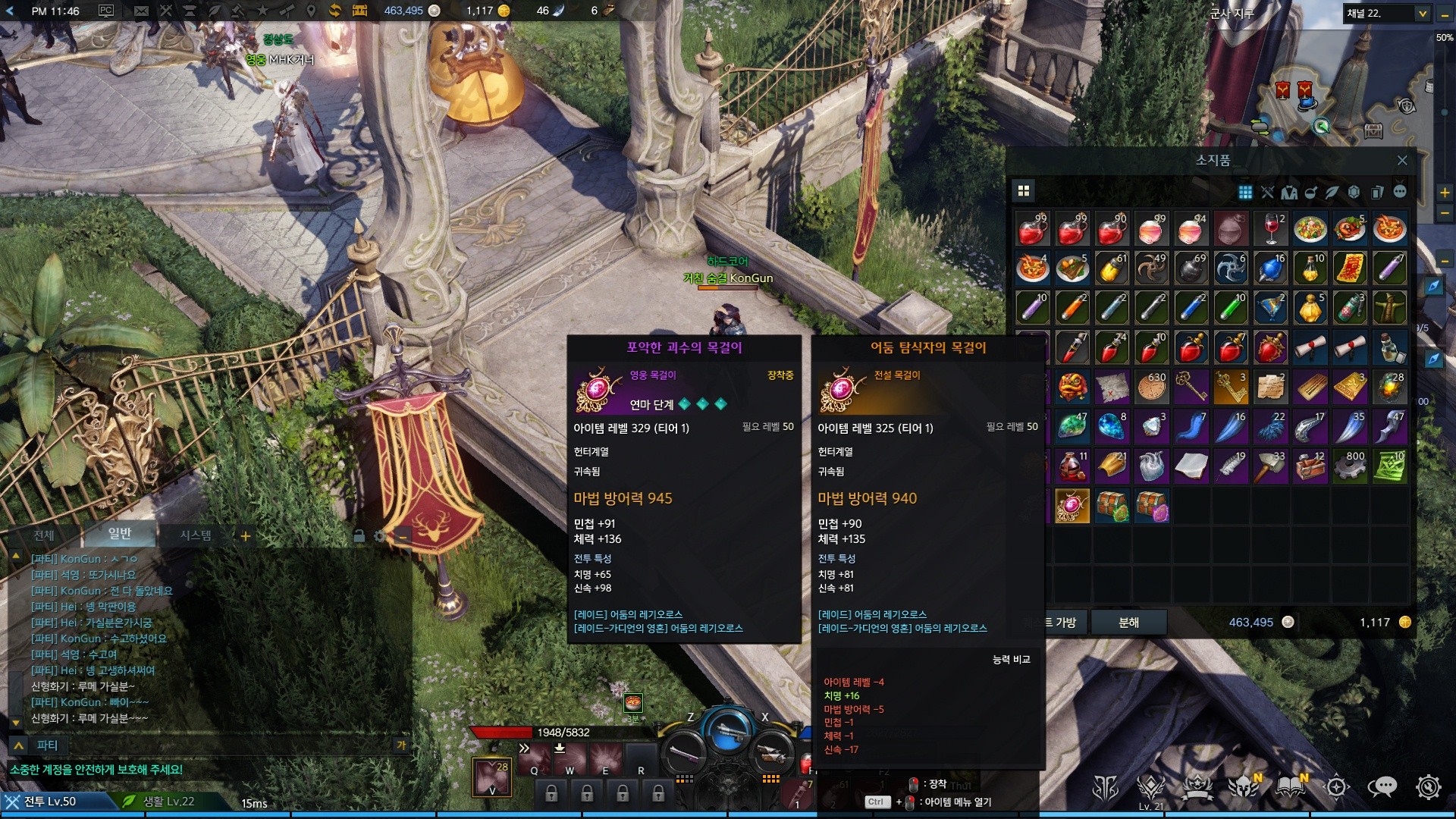Open the mail envelope icon

pyautogui.click(x=141, y=11)
